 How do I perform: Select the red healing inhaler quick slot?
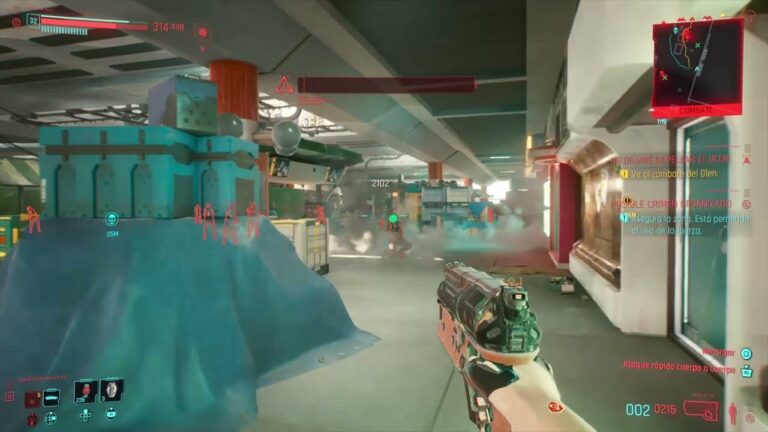[84, 390]
